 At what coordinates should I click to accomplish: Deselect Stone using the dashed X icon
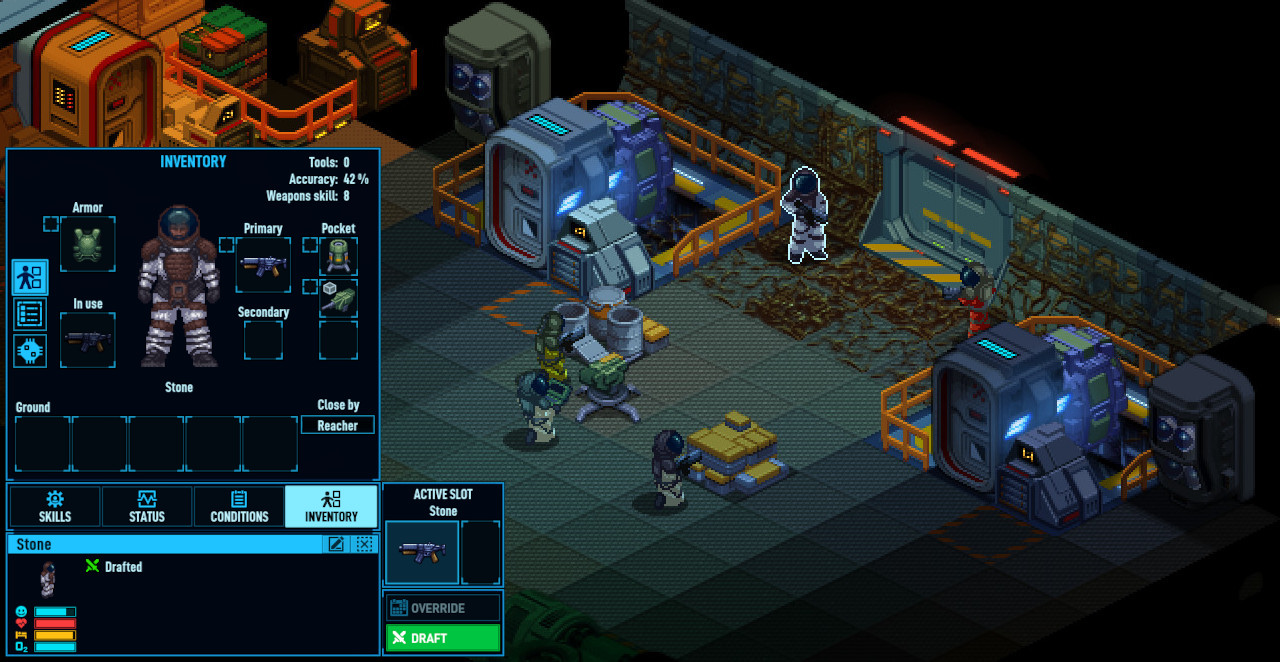tap(365, 544)
